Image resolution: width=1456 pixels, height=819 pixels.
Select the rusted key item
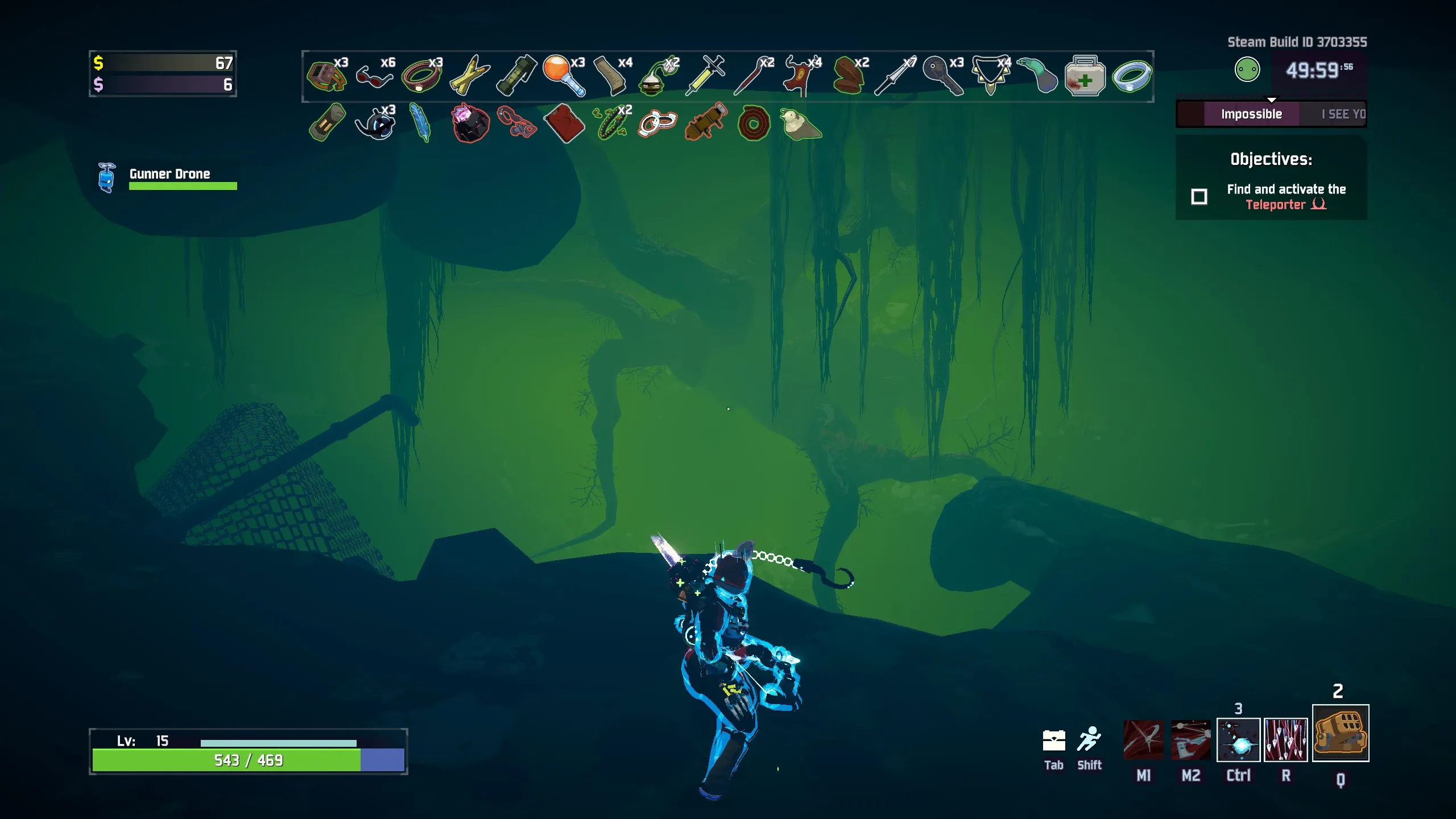(x=942, y=75)
